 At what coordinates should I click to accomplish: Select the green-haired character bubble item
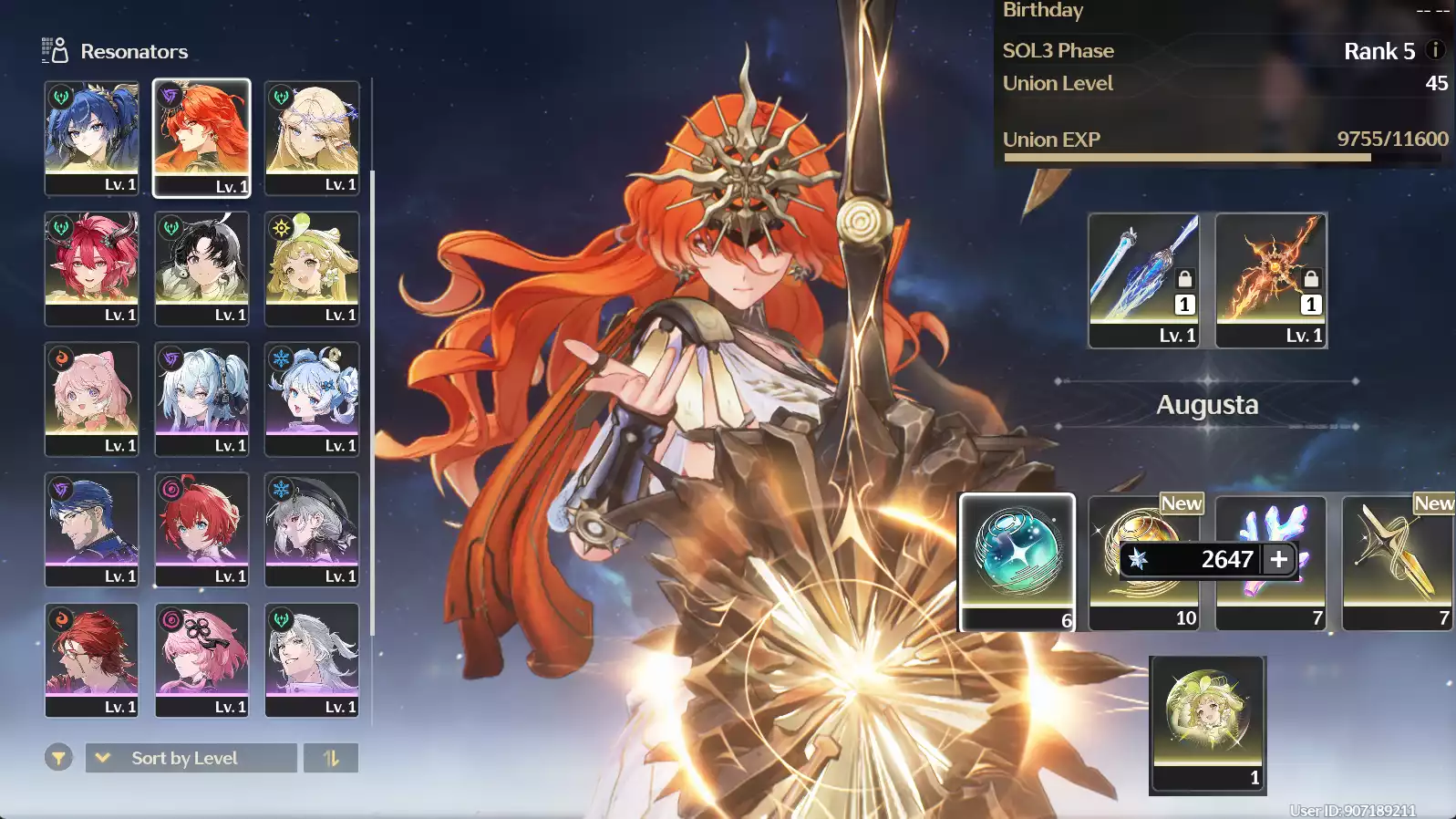1207,722
